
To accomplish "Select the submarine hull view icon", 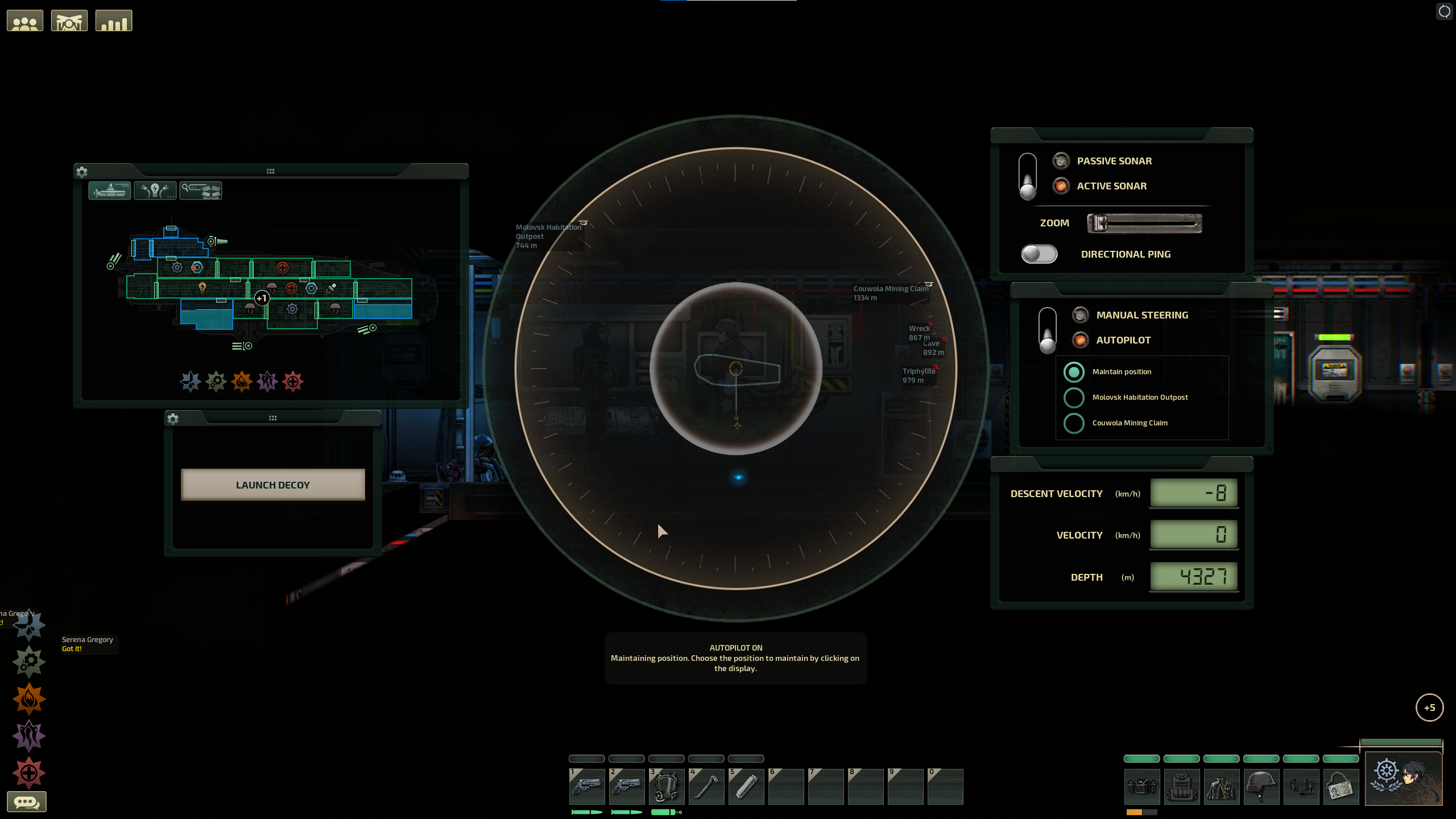I will coord(110,190).
